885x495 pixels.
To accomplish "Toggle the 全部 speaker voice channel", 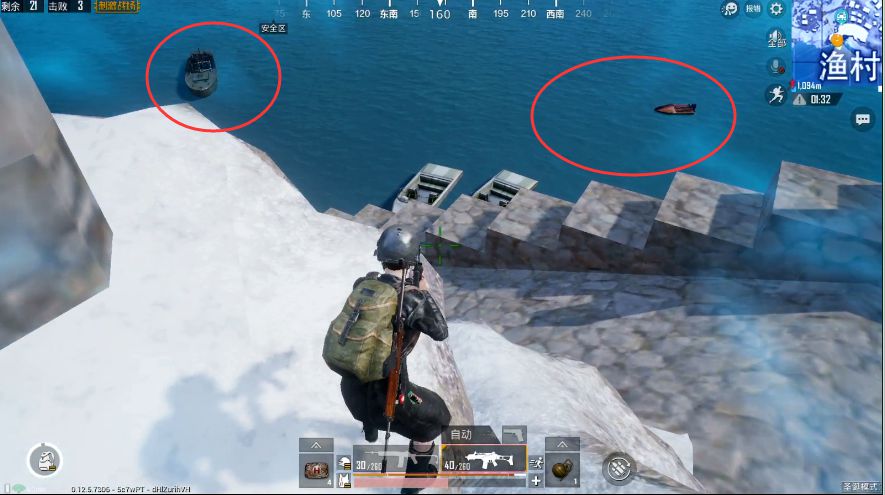I will 776,40.
